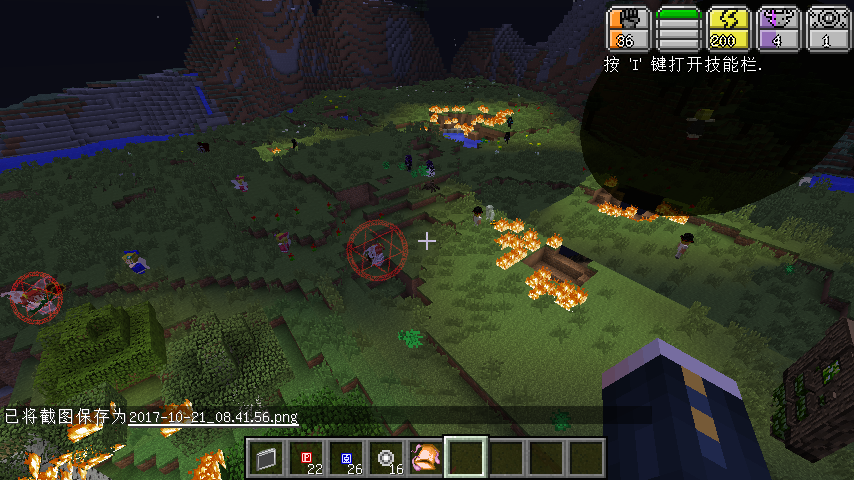Viewport: 854px width, 480px height.
Task: Select the blue point item stack of 26
Action: click(346, 458)
